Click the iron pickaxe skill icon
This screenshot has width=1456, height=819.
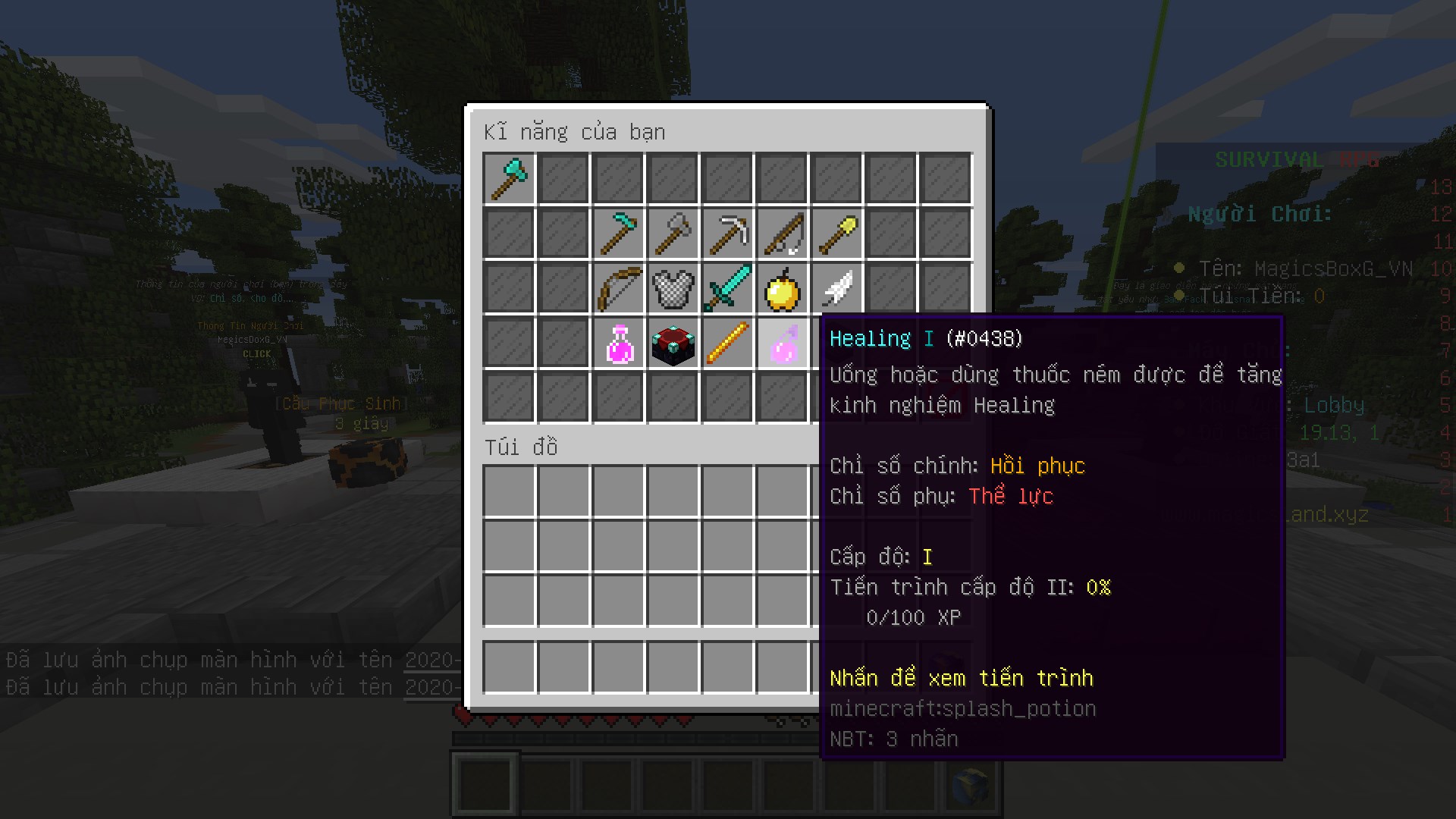[727, 233]
